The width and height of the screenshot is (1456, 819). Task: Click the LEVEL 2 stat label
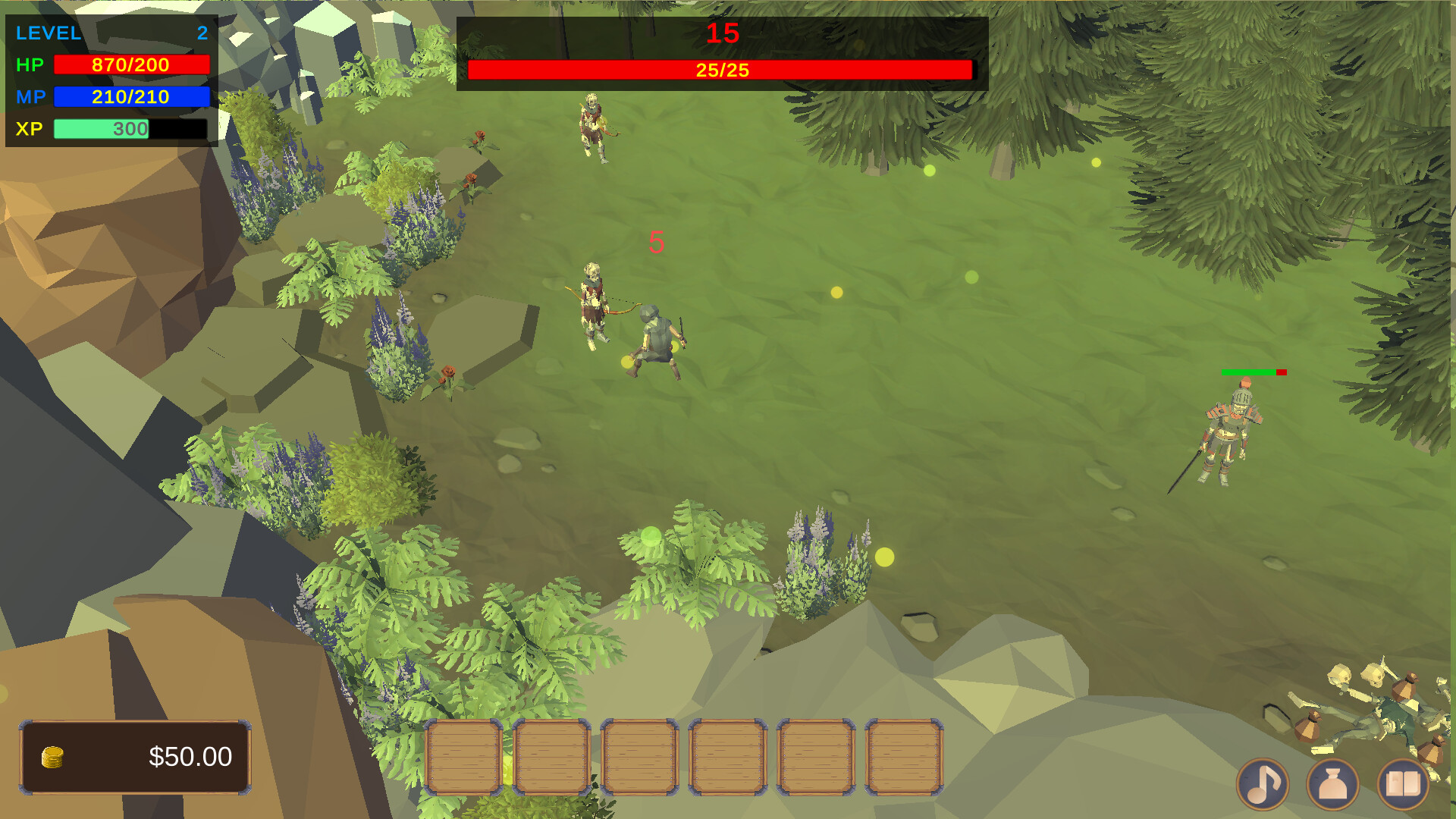[49, 33]
